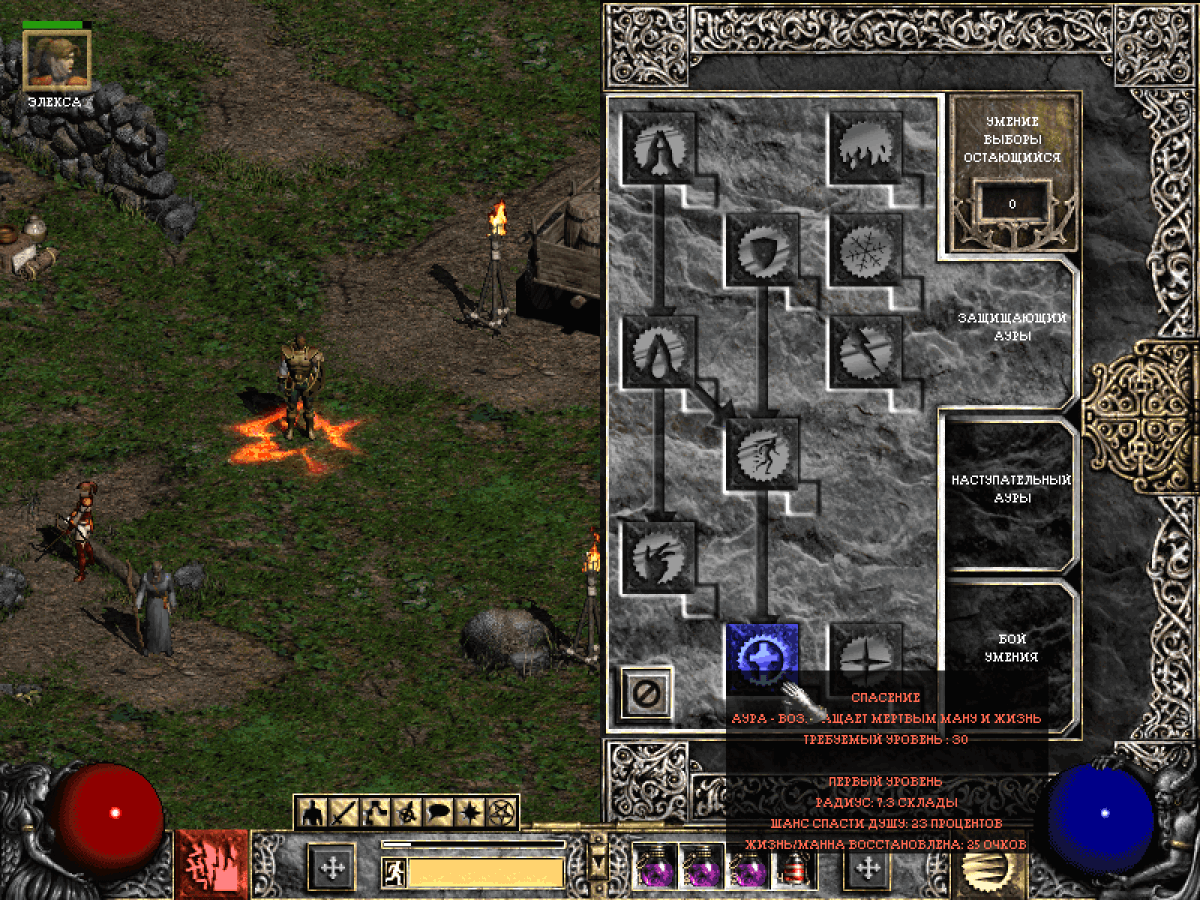The height and width of the screenshot is (900, 1200).
Task: Select the open hand Meditation aura
Action: coord(659,556)
